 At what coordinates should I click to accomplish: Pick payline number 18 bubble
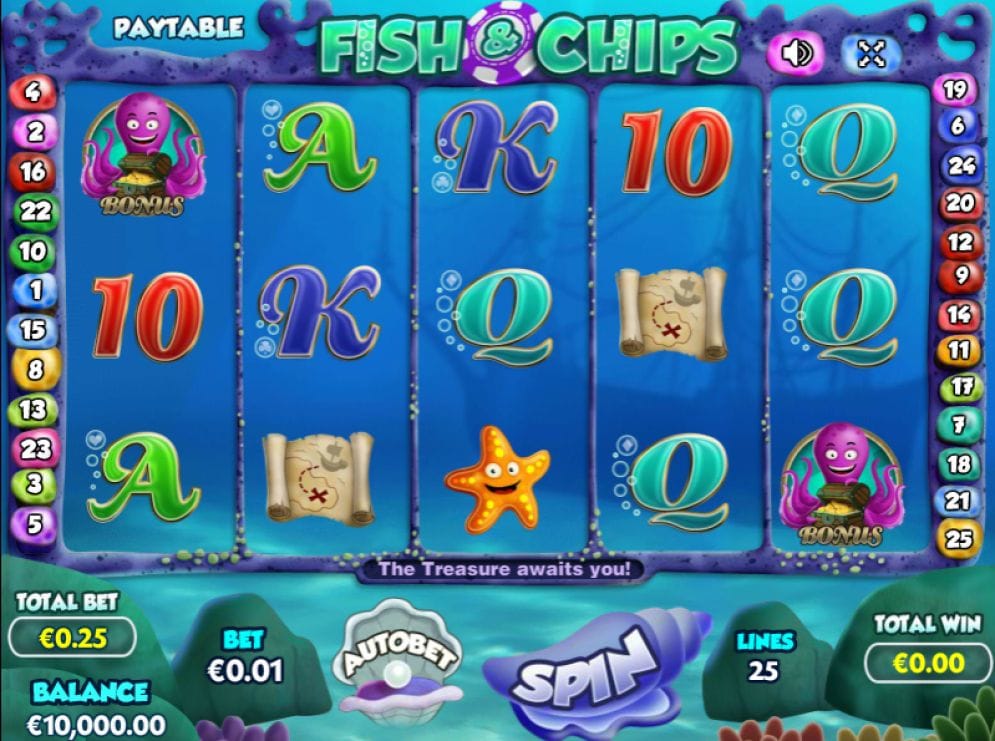(x=959, y=464)
